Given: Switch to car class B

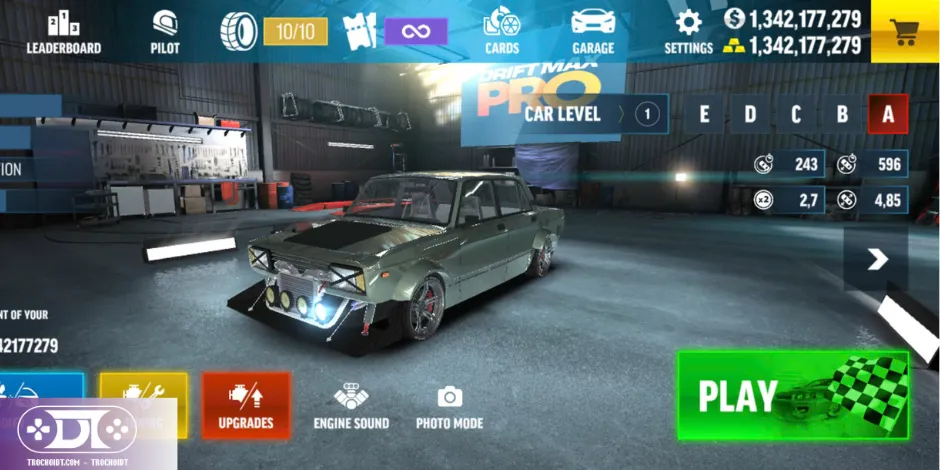Looking at the screenshot, I should tap(842, 114).
